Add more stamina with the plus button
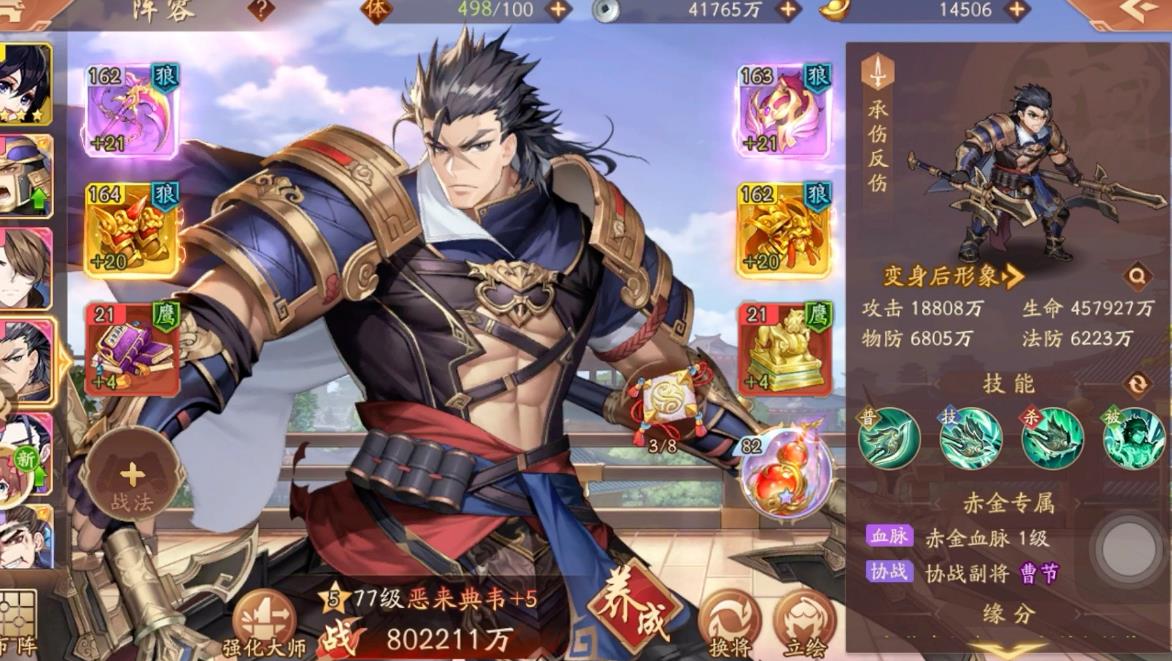The image size is (1172, 661). point(557,10)
